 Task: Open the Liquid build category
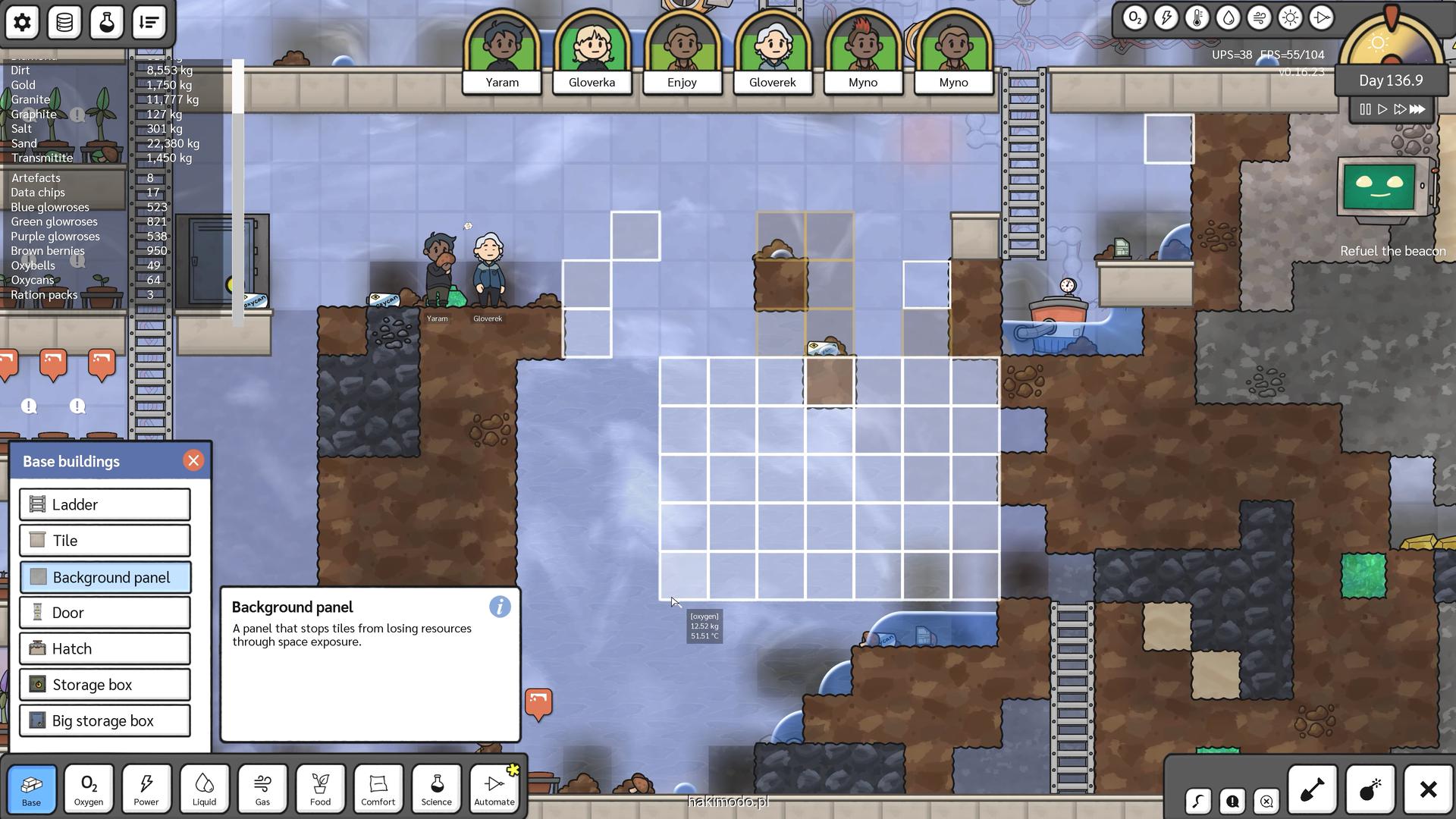click(x=204, y=789)
